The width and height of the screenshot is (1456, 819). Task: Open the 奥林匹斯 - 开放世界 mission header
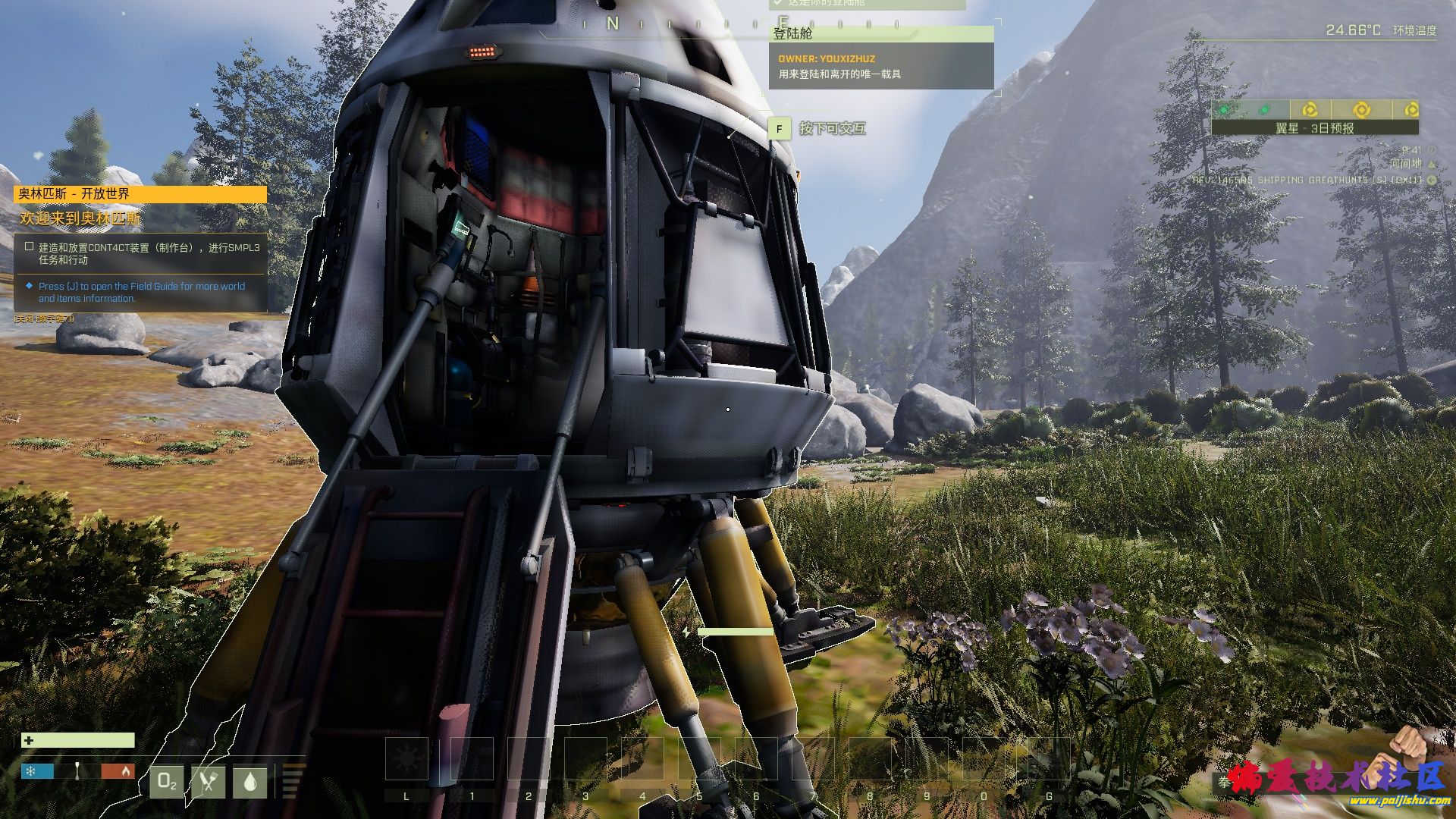point(140,194)
